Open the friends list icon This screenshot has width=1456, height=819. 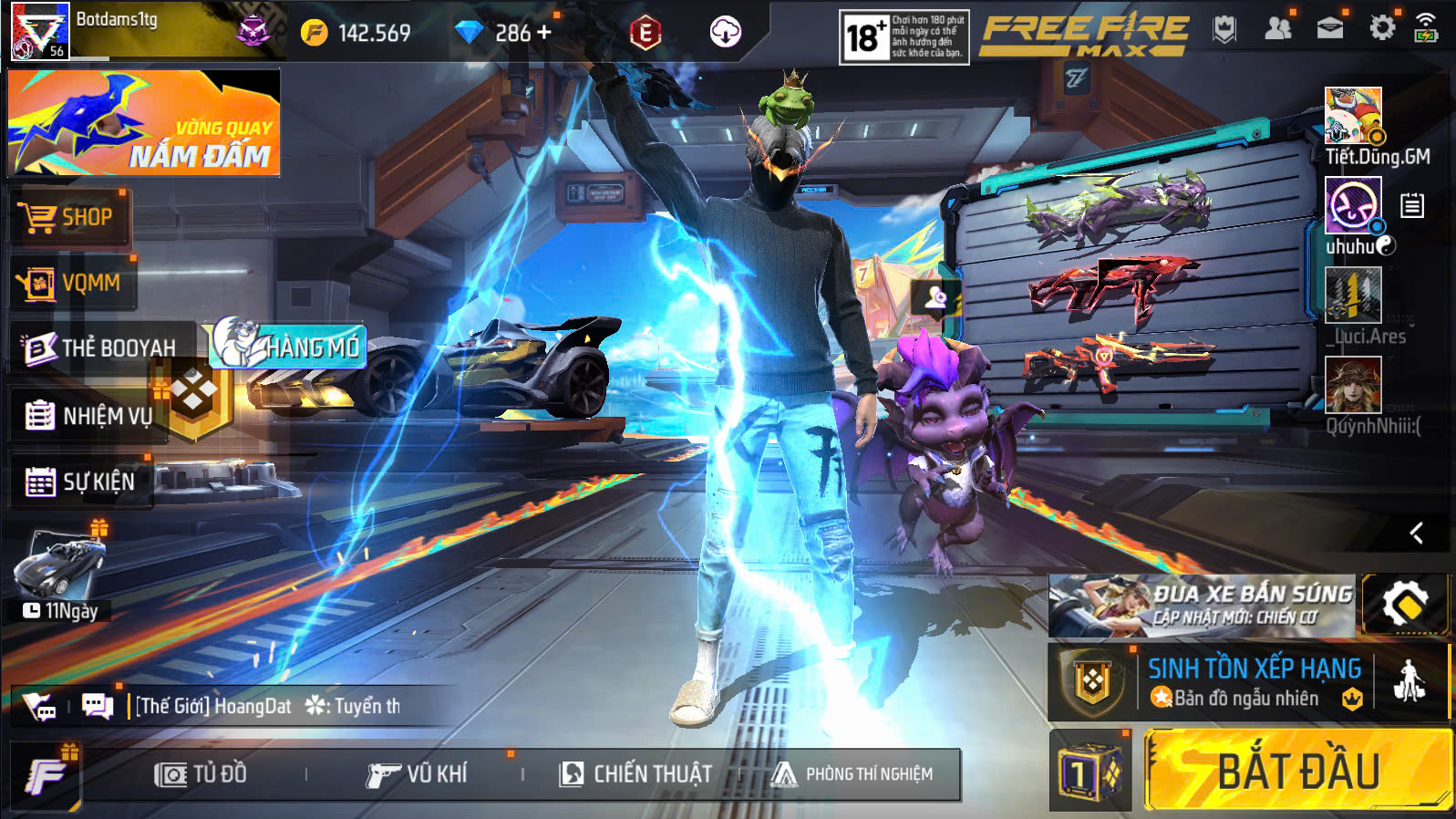[1278, 28]
